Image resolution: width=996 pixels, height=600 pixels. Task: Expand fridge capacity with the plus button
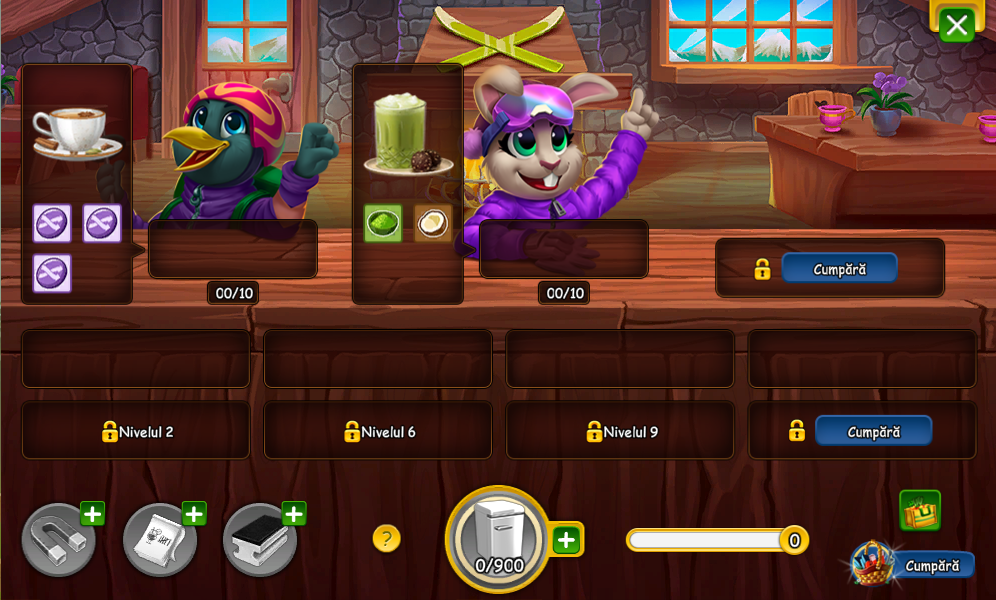point(567,540)
